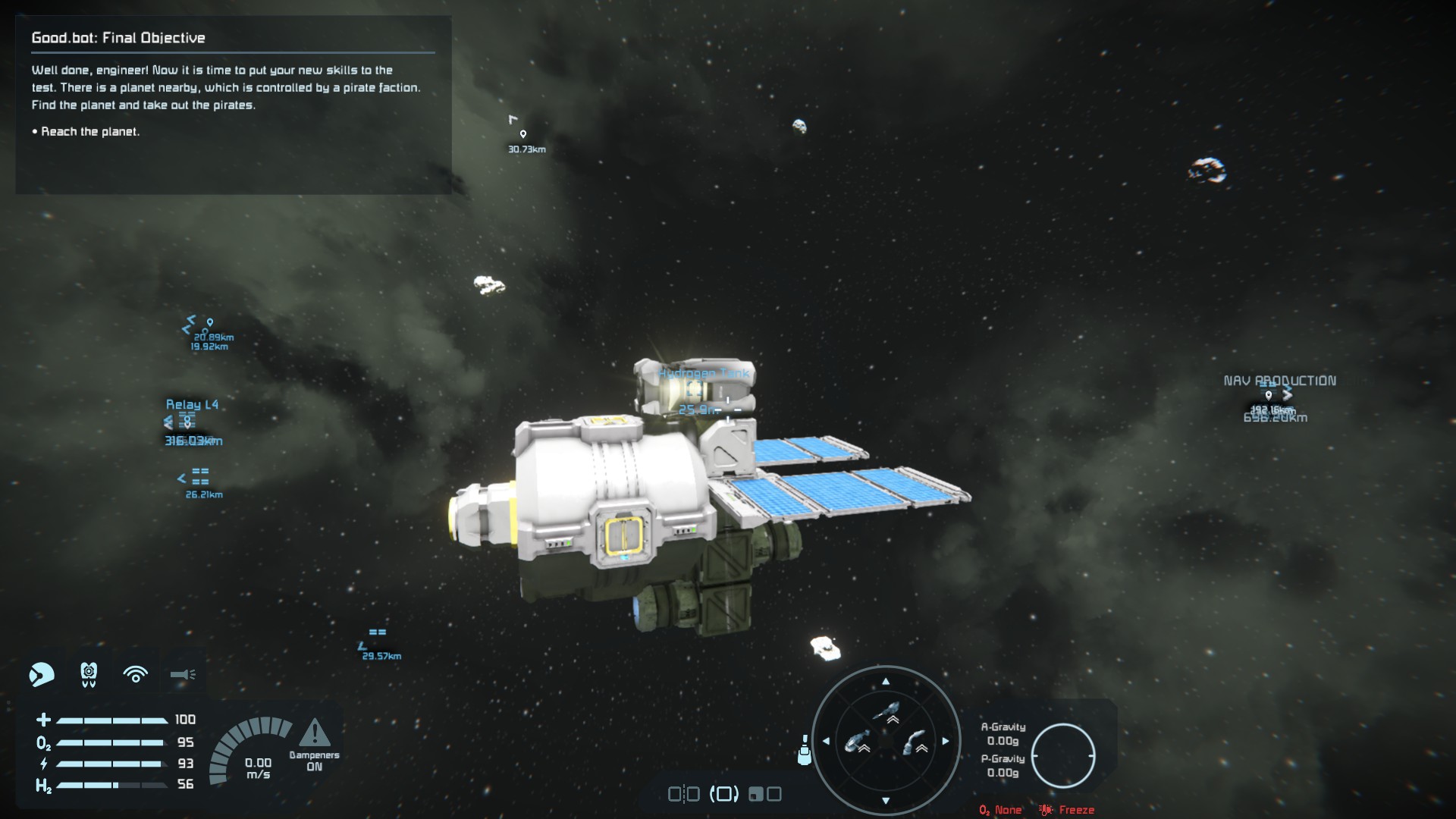Select the 29.57km signal marker
Screen dimensions: 1456x819
pyautogui.click(x=377, y=632)
